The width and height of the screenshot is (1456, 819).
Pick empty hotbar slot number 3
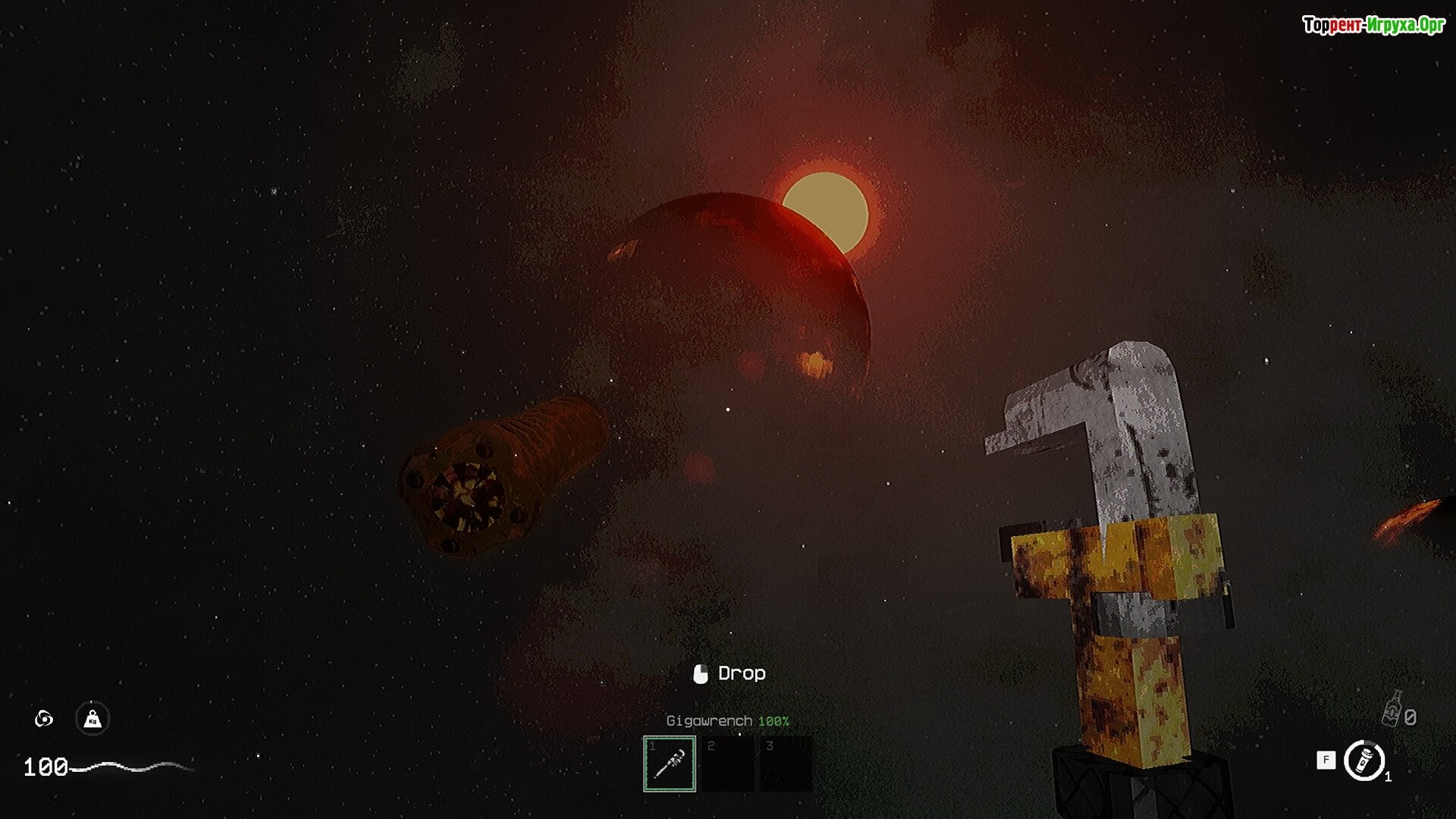tap(786, 764)
